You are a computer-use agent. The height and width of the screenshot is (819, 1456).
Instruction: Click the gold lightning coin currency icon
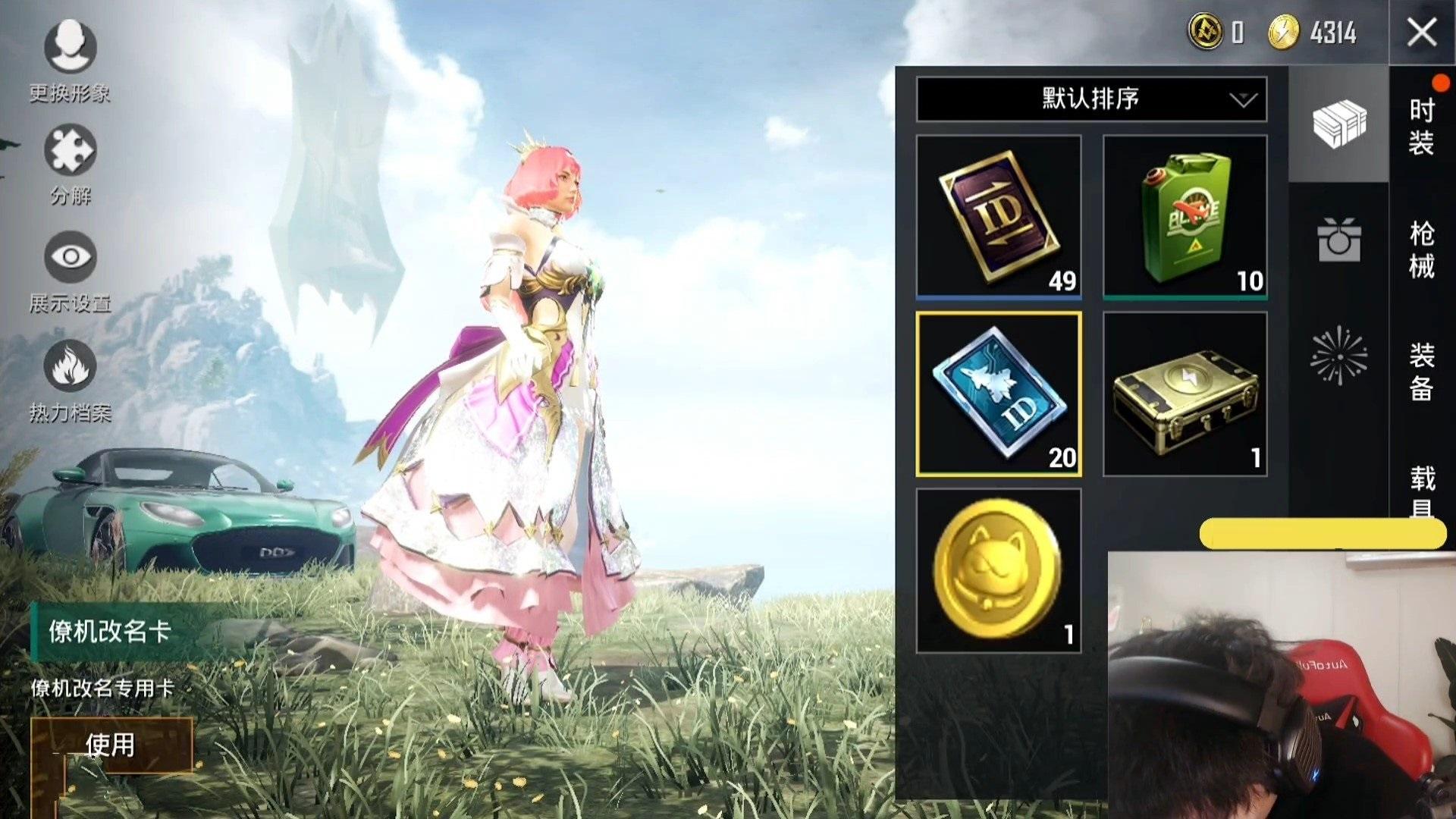[x=1284, y=33]
